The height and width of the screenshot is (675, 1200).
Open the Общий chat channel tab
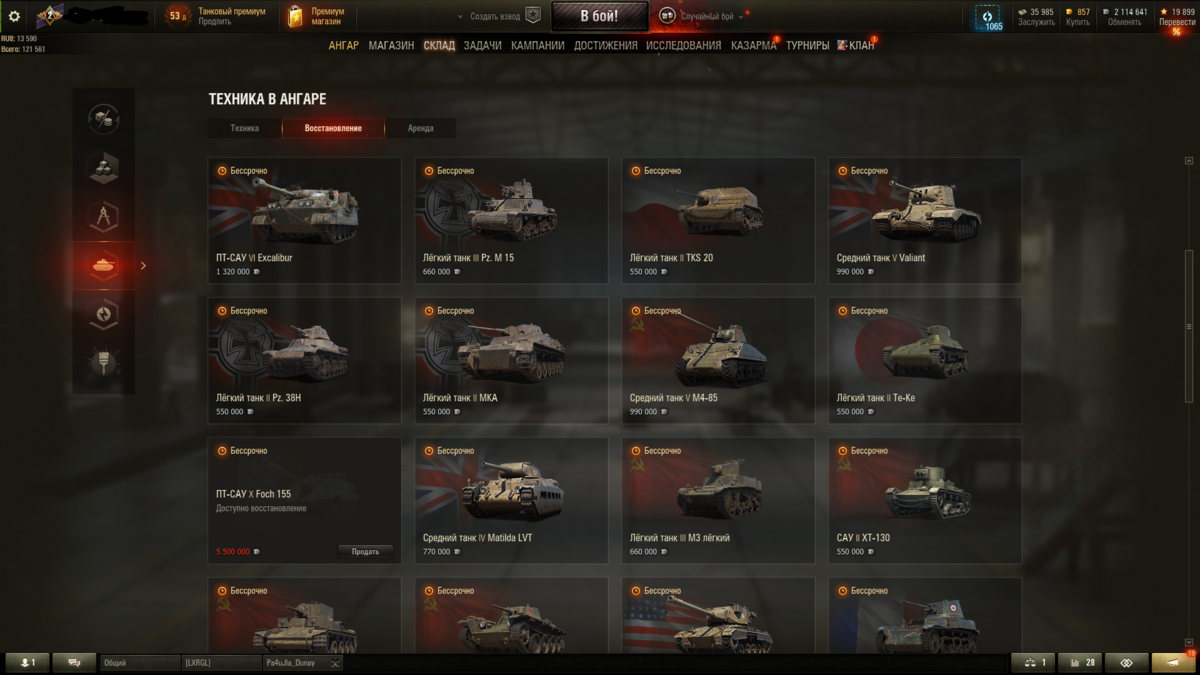coord(138,663)
